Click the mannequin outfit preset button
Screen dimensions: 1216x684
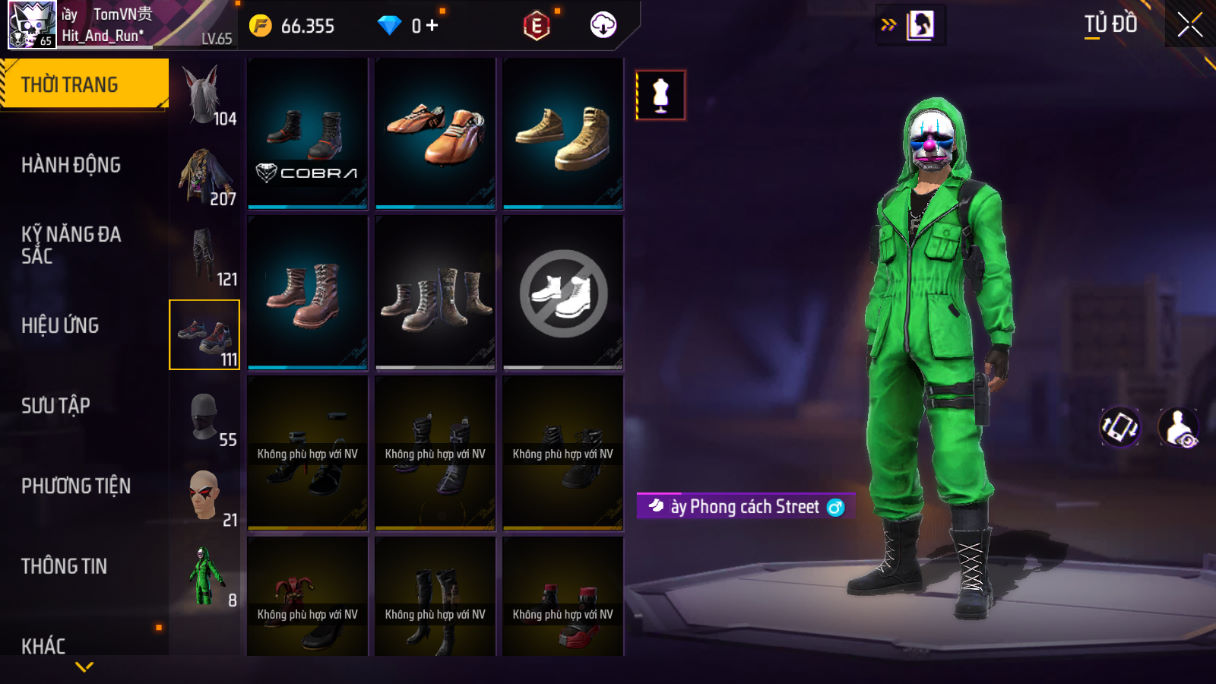pyautogui.click(x=661, y=95)
